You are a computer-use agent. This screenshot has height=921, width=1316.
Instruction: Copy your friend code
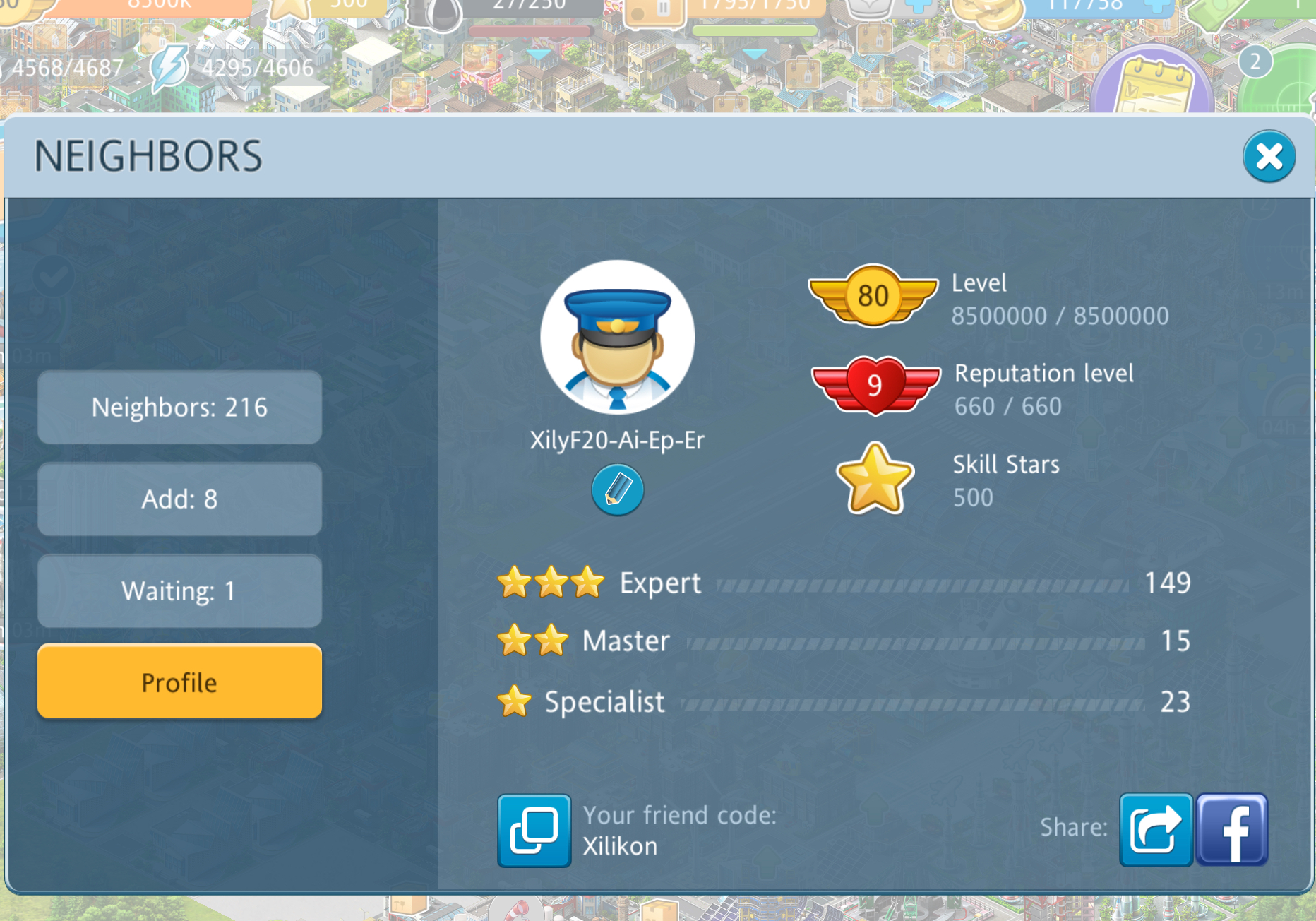tap(534, 831)
